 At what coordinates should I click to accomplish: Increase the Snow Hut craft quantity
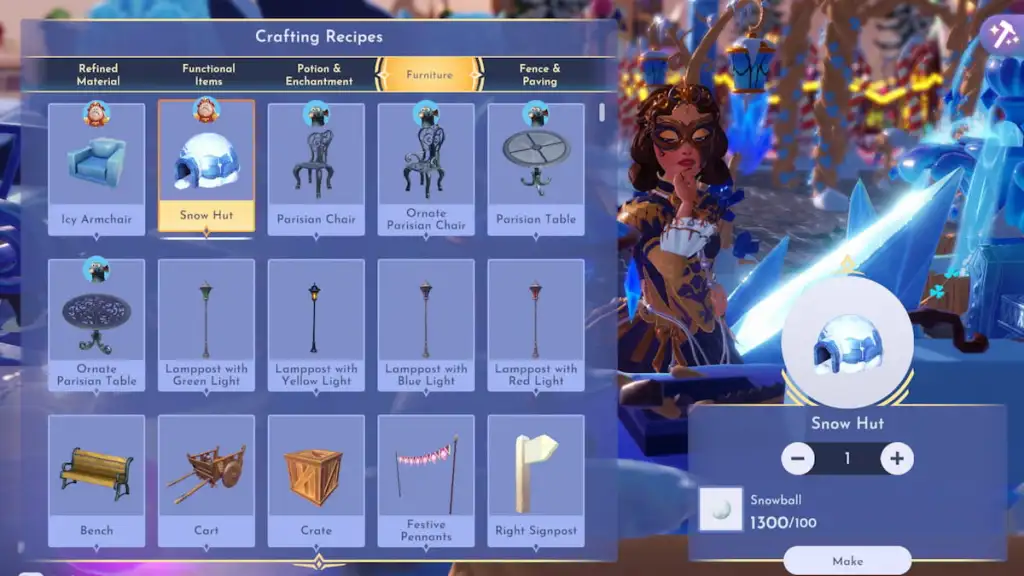[897, 459]
